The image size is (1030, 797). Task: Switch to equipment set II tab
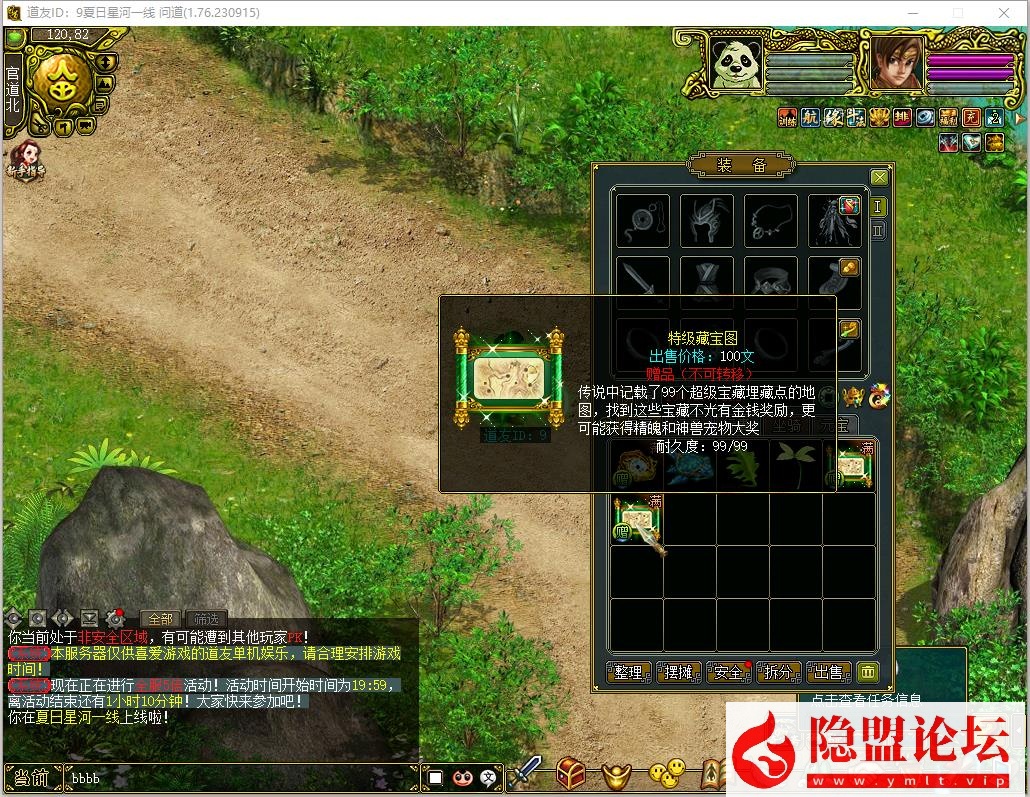coord(879,231)
